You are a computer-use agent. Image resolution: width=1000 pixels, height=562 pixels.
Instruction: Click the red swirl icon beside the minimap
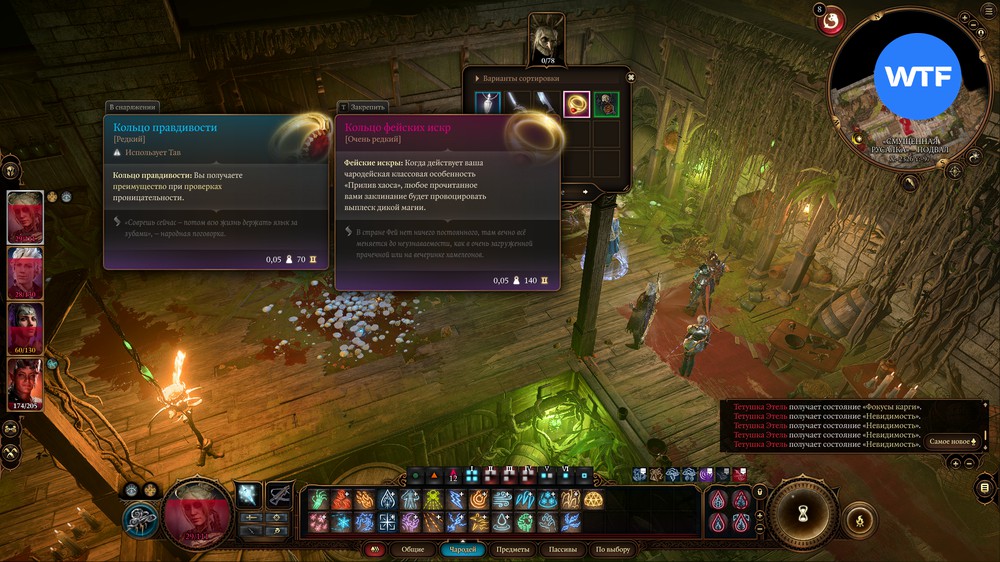(831, 20)
